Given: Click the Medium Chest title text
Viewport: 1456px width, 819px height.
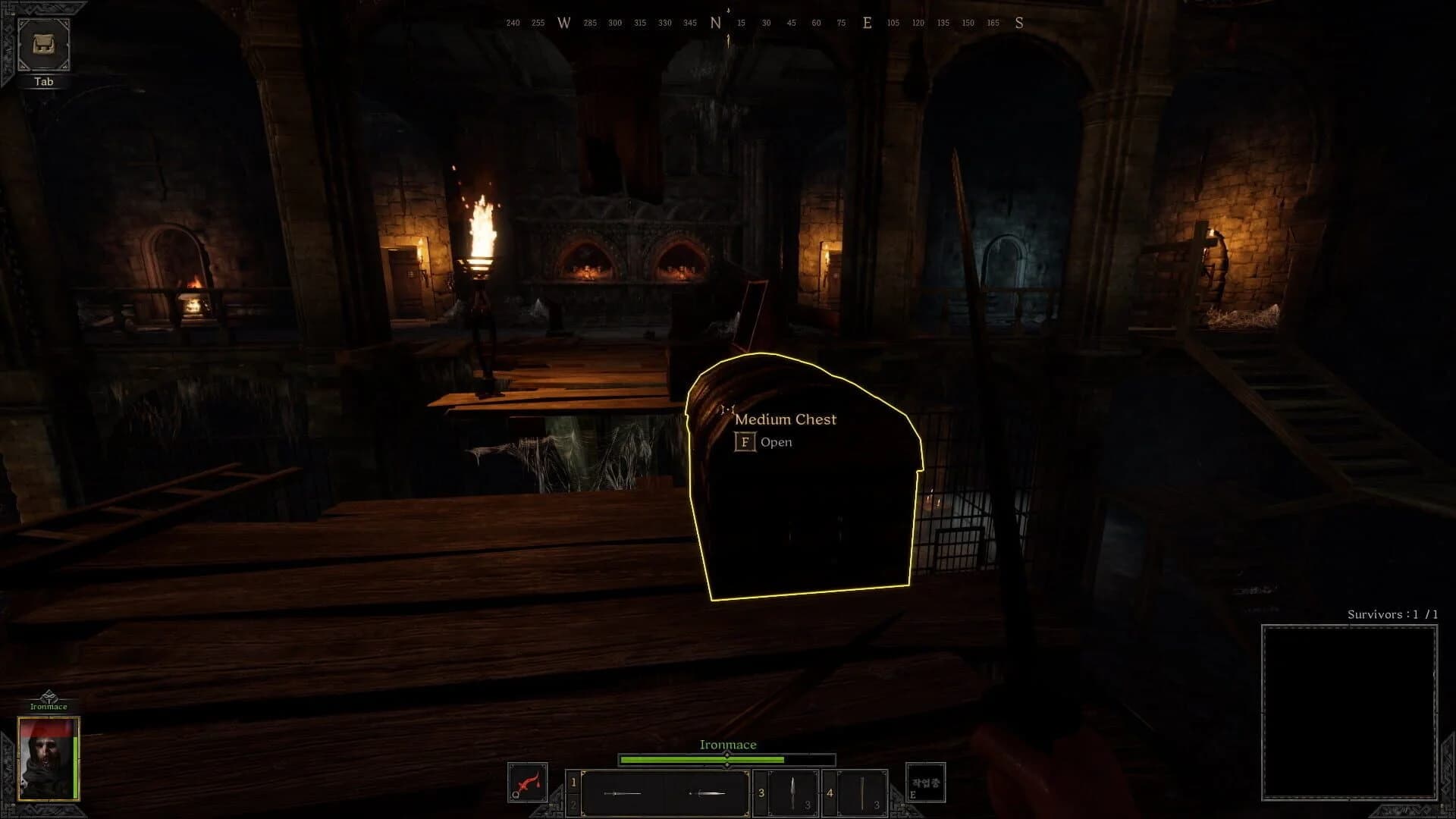Looking at the screenshot, I should coord(786,419).
